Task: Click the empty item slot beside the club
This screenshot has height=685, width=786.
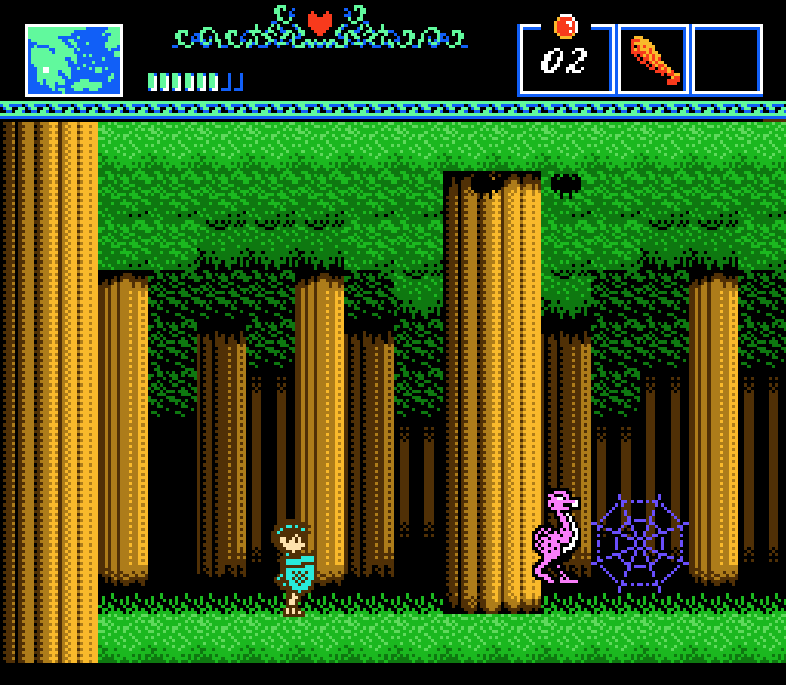Action: (x=727, y=60)
